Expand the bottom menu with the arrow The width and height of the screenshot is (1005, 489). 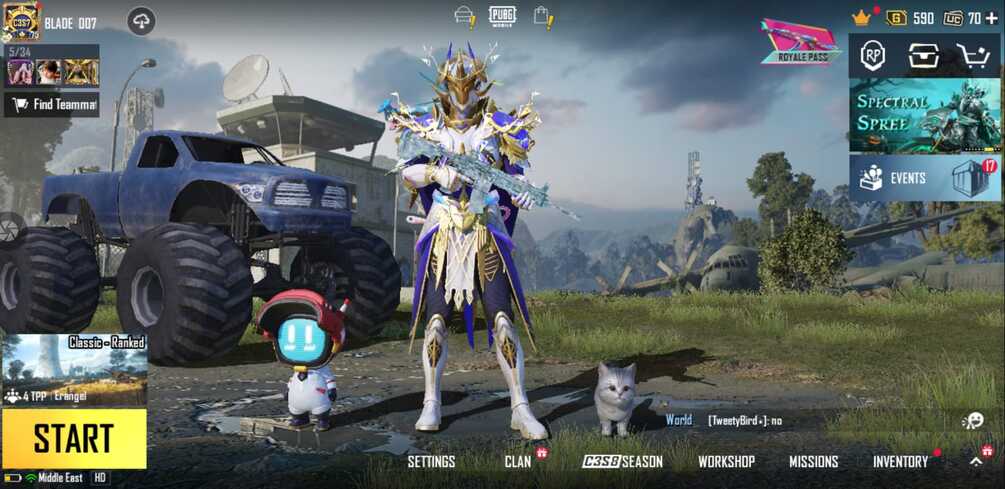[976, 461]
